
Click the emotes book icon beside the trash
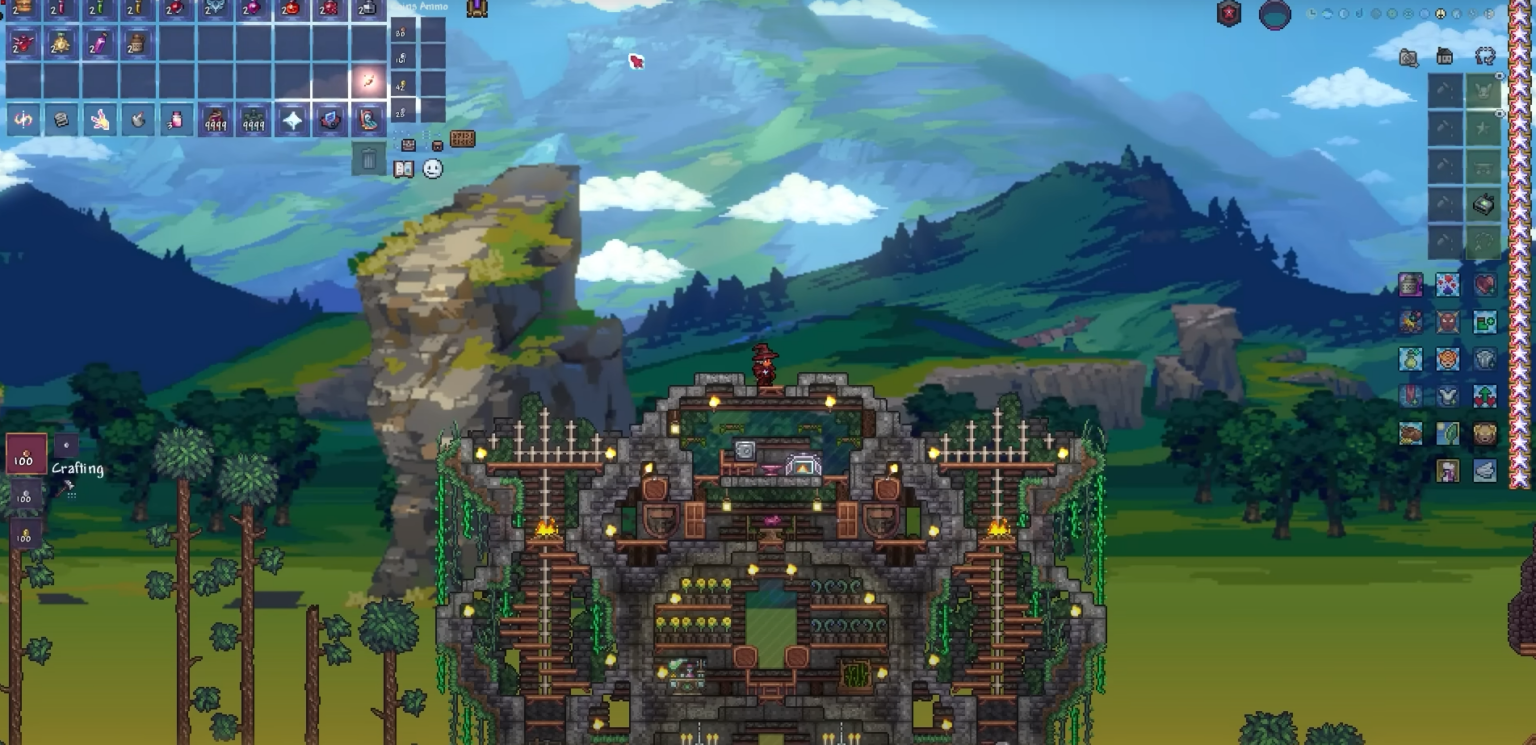pos(404,169)
